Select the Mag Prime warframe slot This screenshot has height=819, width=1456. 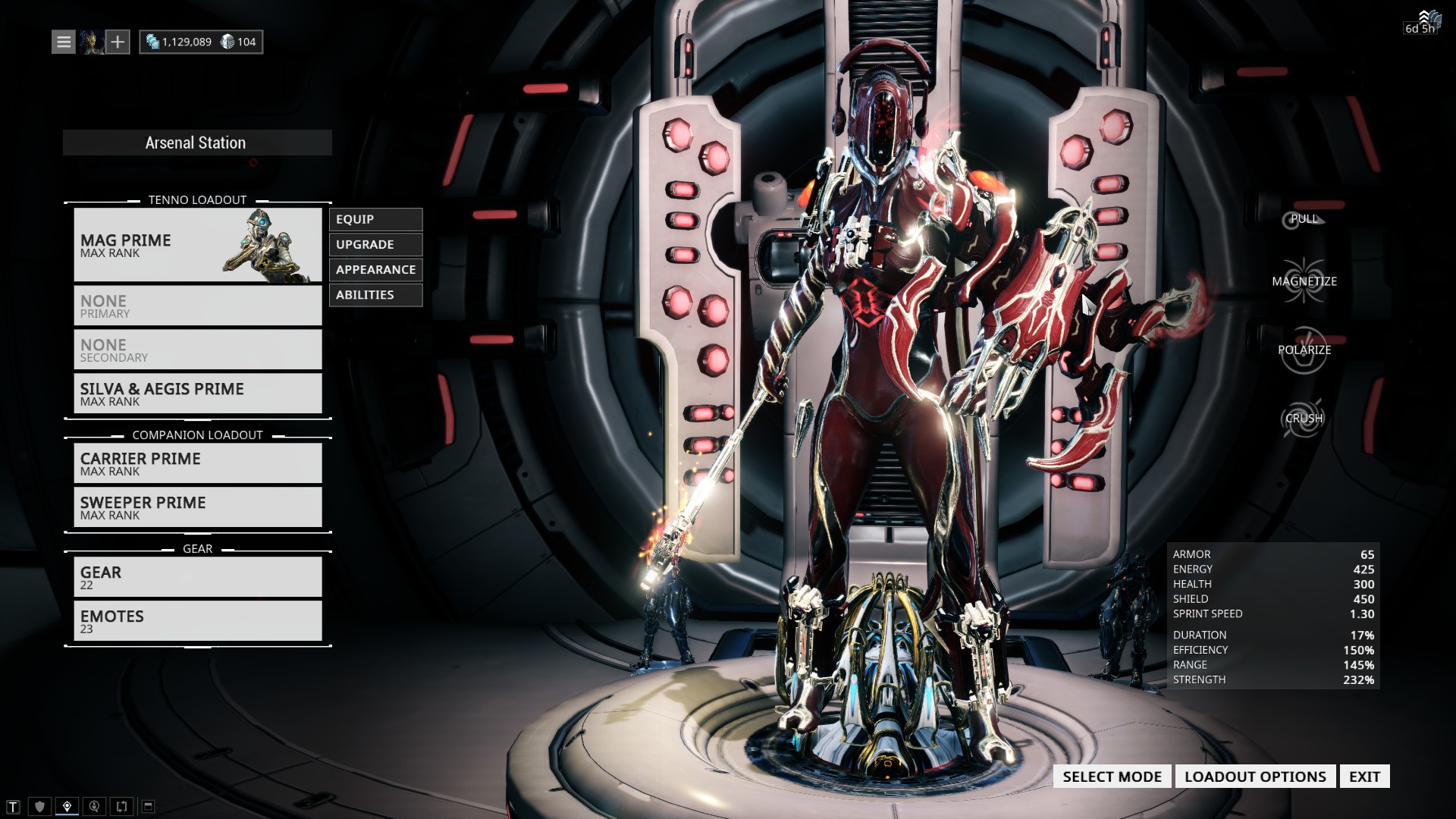pos(197,245)
